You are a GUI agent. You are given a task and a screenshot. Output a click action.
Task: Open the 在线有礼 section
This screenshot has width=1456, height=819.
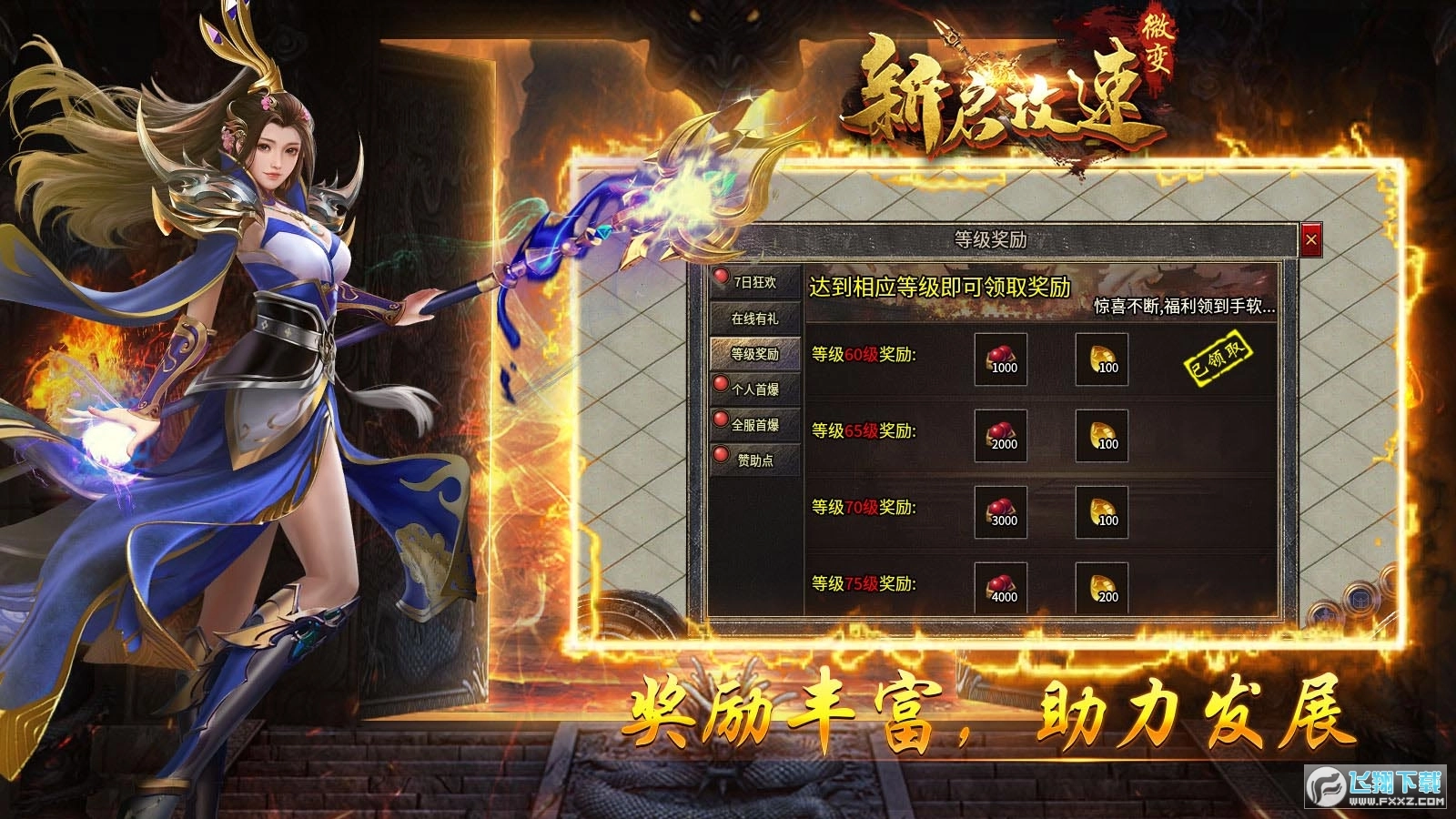point(754,318)
